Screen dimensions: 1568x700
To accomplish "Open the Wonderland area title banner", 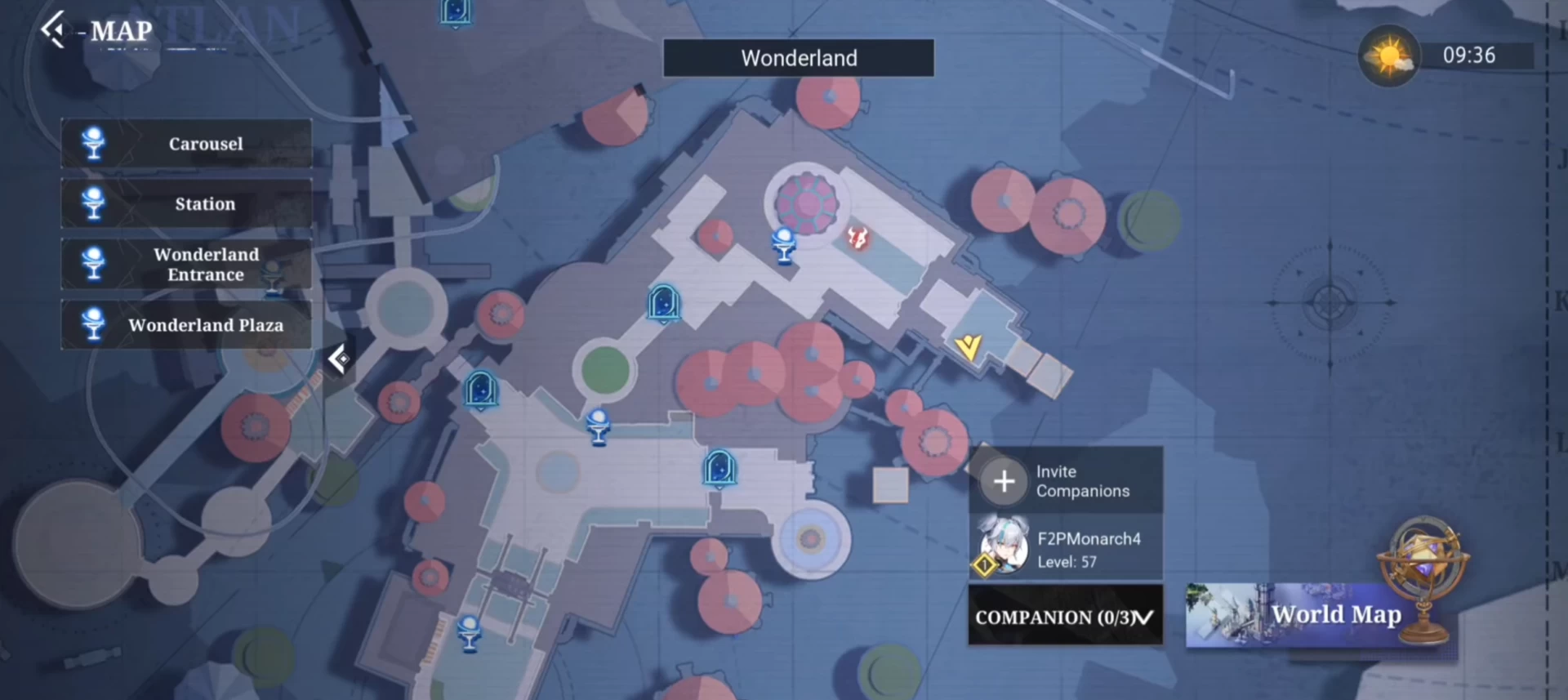I will [x=798, y=58].
